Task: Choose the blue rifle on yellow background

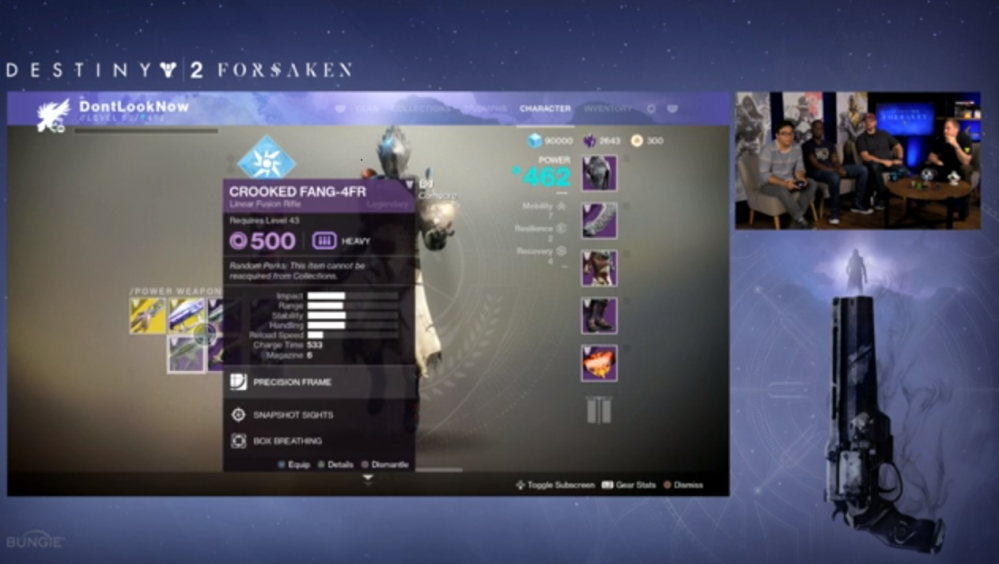Action: [x=187, y=316]
